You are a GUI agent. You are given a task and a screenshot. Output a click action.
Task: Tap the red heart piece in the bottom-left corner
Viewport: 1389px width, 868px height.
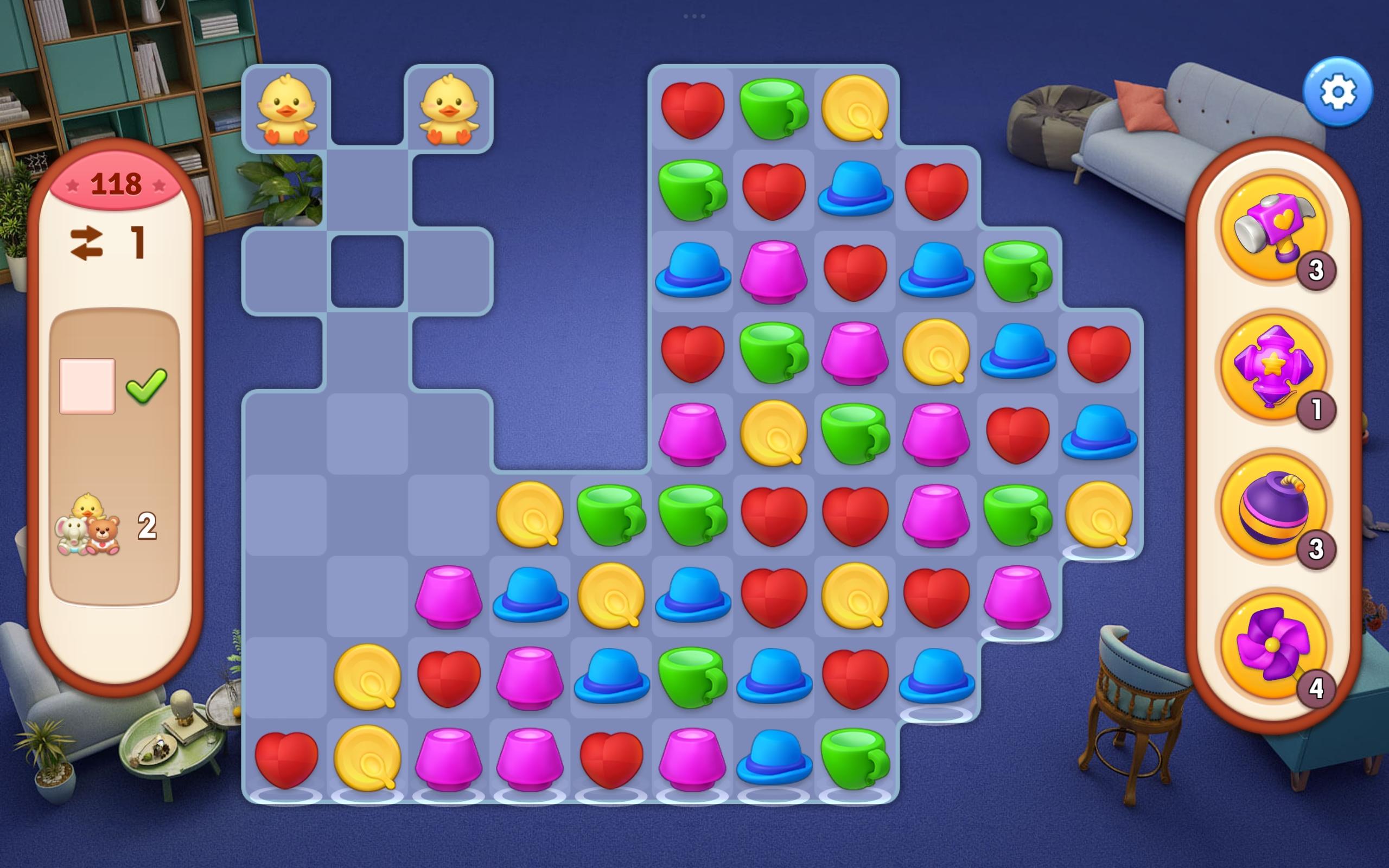pos(288,758)
